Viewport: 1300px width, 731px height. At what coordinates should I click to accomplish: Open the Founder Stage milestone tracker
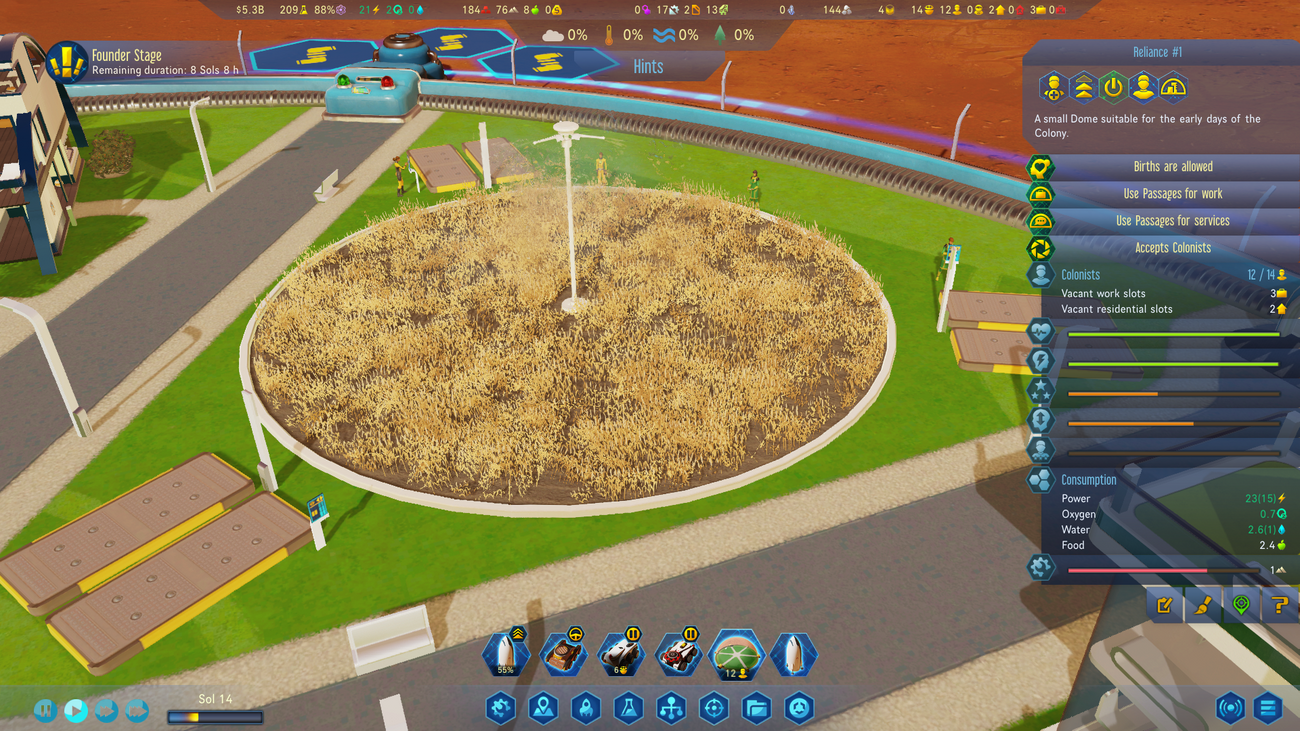[x=67, y=62]
